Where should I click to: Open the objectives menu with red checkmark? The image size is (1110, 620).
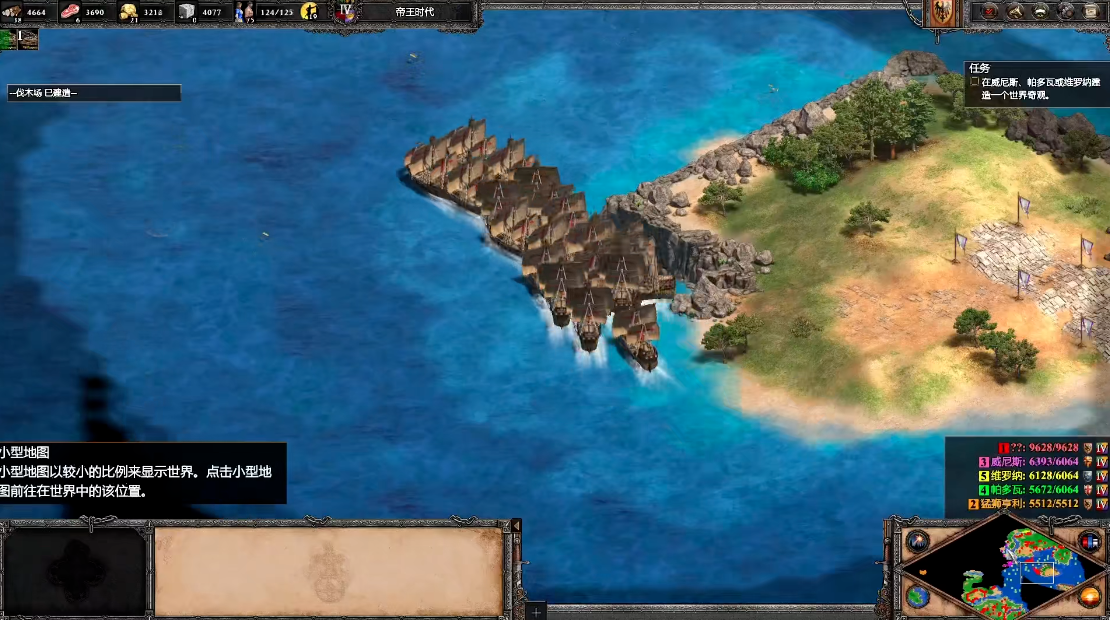(x=990, y=12)
